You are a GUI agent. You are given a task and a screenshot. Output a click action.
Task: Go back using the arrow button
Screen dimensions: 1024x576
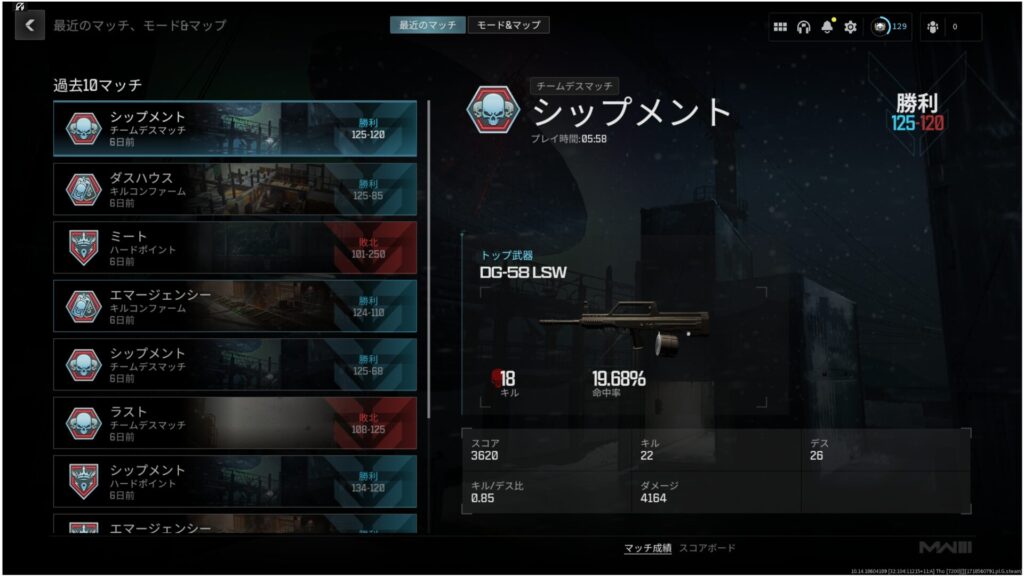(29, 25)
